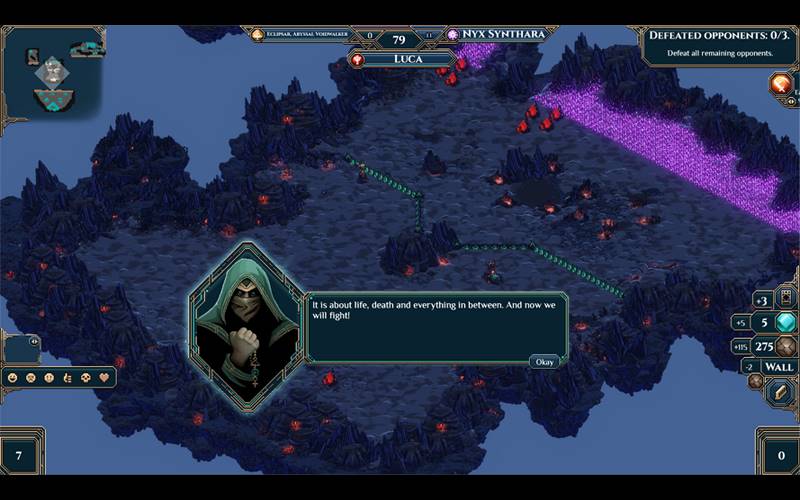Send the thumbs up emote
The height and width of the screenshot is (500, 800).
tap(66, 378)
